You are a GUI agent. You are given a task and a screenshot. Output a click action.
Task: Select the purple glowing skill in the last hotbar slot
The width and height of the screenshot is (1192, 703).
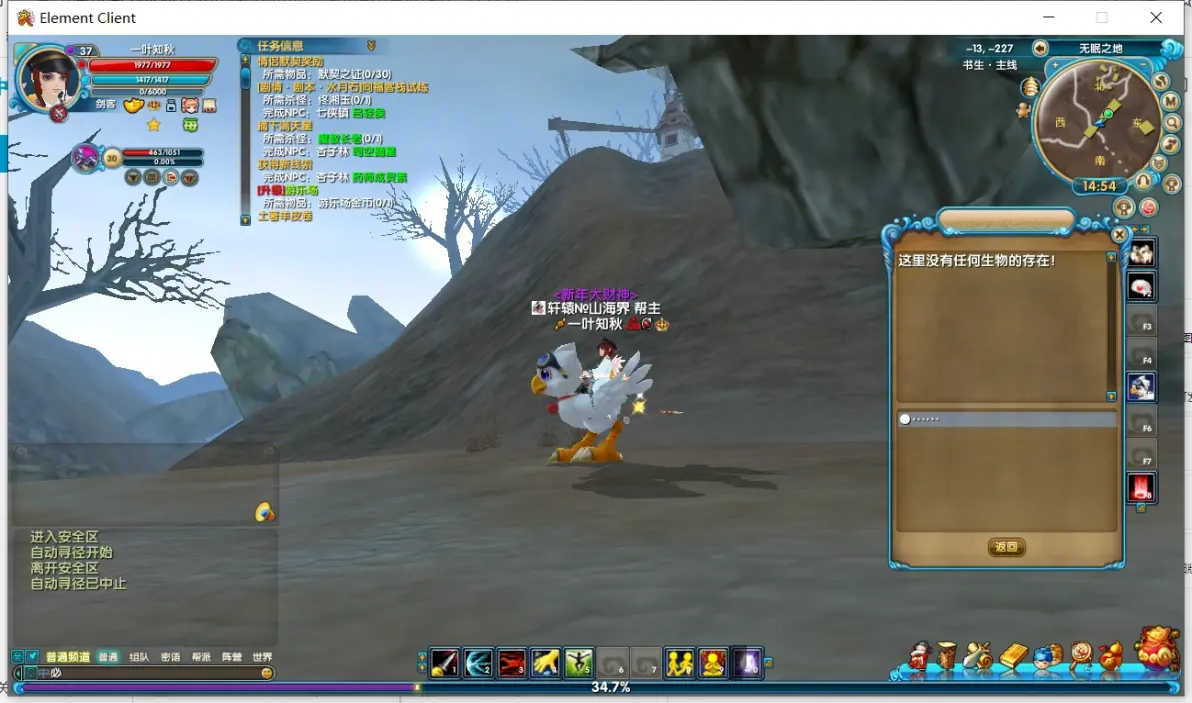(x=747, y=663)
